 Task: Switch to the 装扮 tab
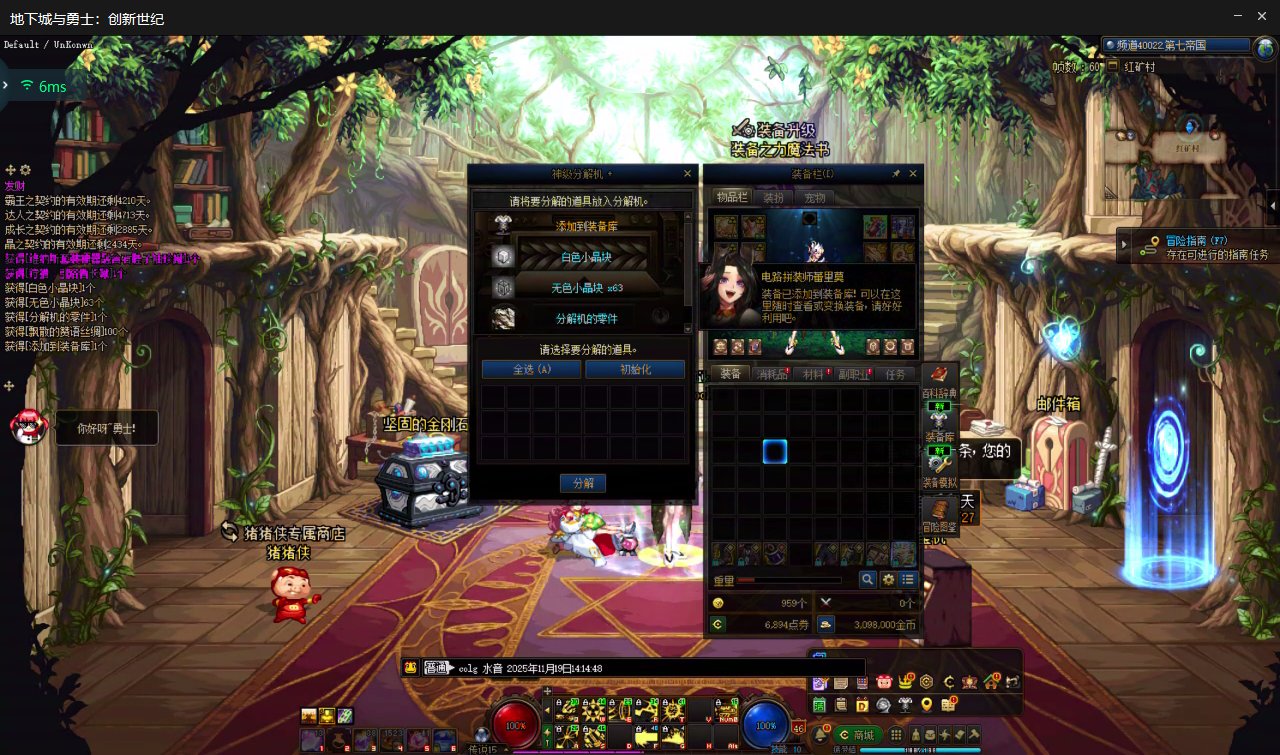click(773, 198)
